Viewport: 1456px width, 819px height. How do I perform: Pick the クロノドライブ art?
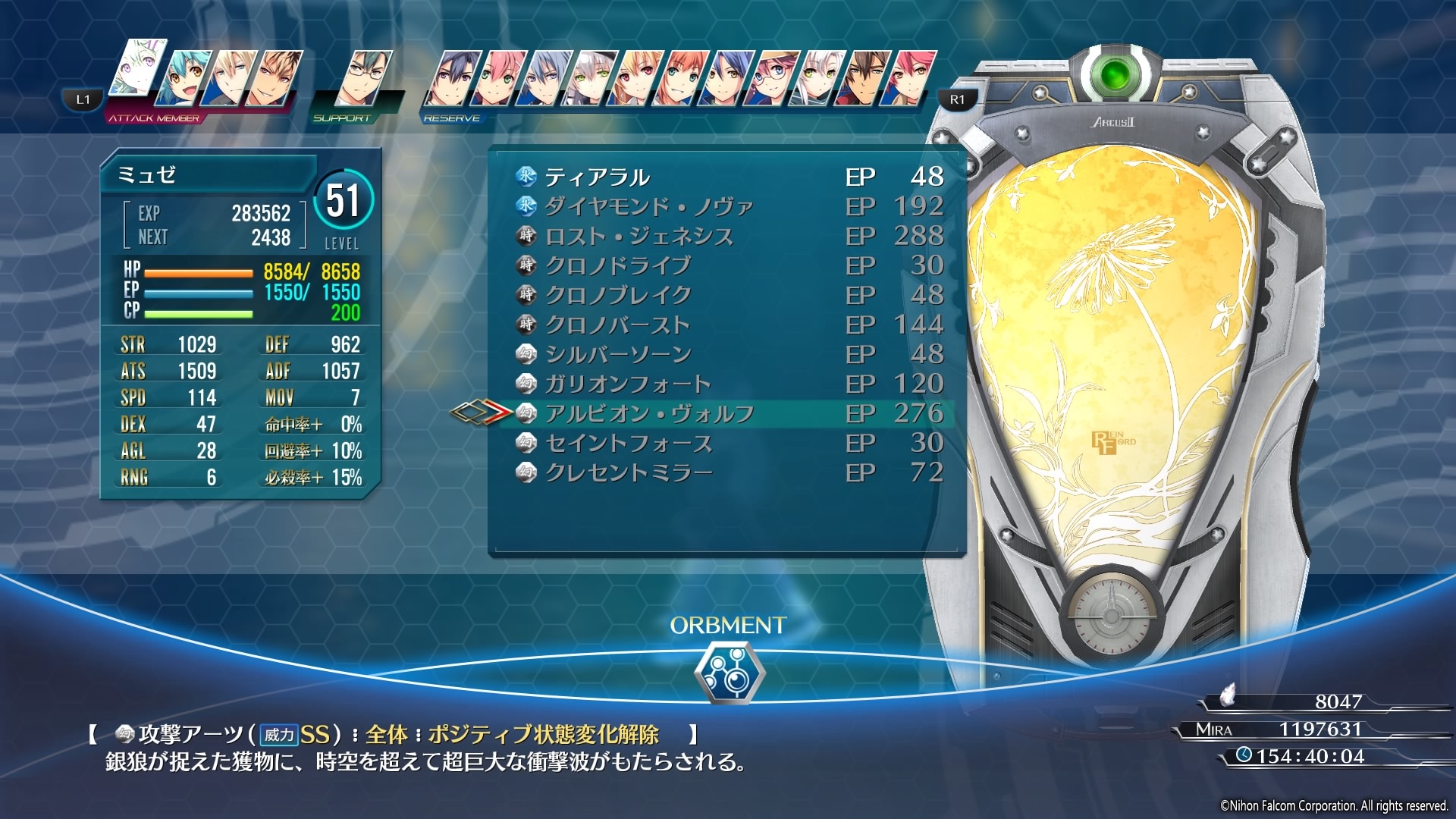[x=617, y=266]
